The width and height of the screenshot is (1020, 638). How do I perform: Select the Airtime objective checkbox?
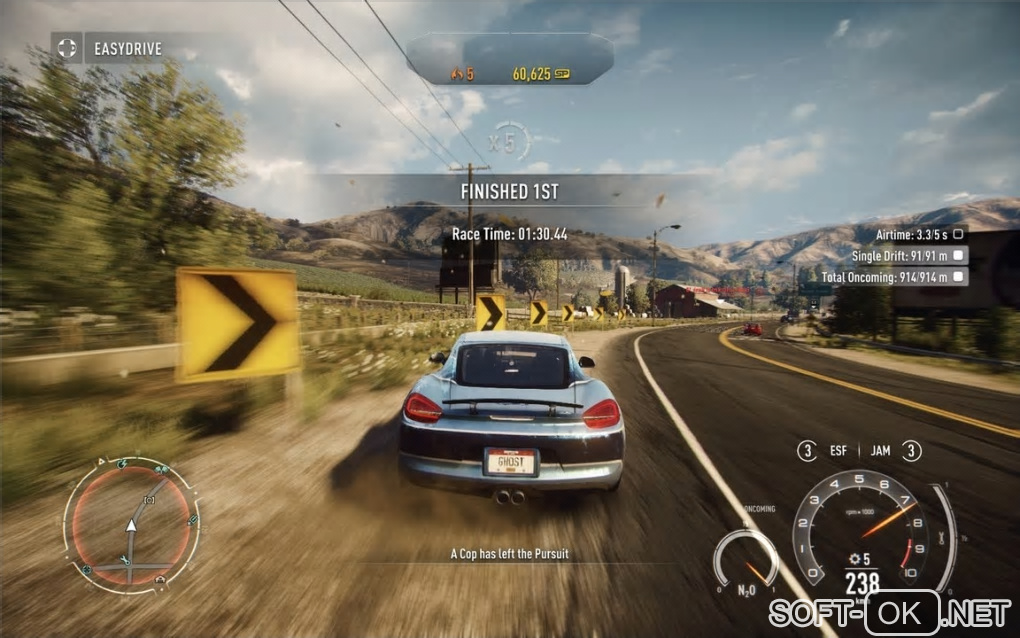pyautogui.click(x=958, y=233)
